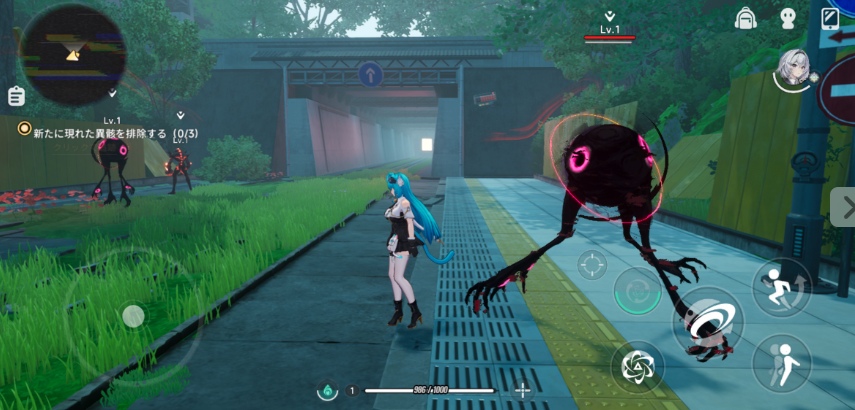Open the quest clipboard icon

[15, 96]
